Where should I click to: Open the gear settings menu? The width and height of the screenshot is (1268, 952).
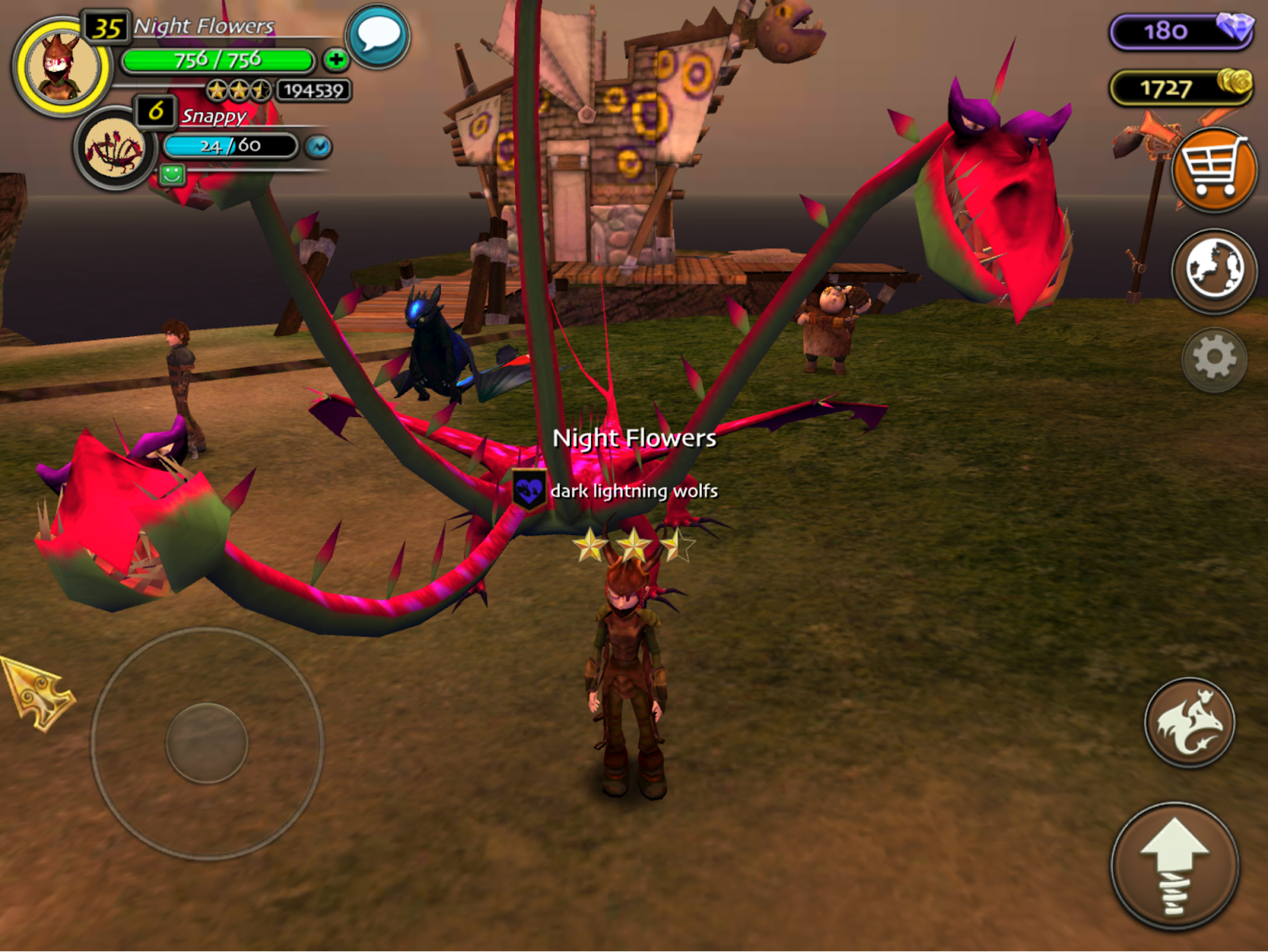pyautogui.click(x=1213, y=359)
